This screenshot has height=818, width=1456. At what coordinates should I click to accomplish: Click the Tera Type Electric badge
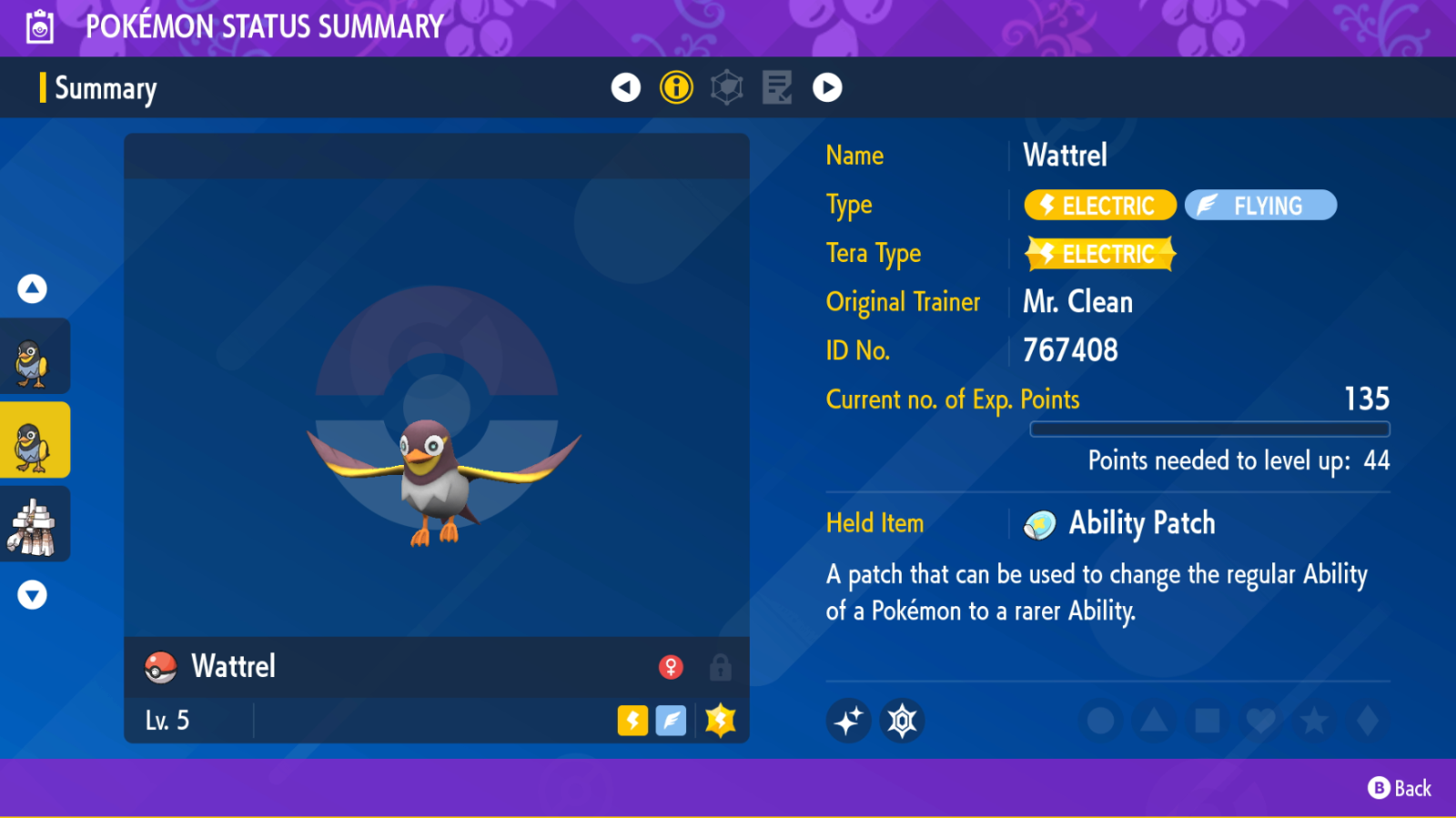pos(1099,253)
